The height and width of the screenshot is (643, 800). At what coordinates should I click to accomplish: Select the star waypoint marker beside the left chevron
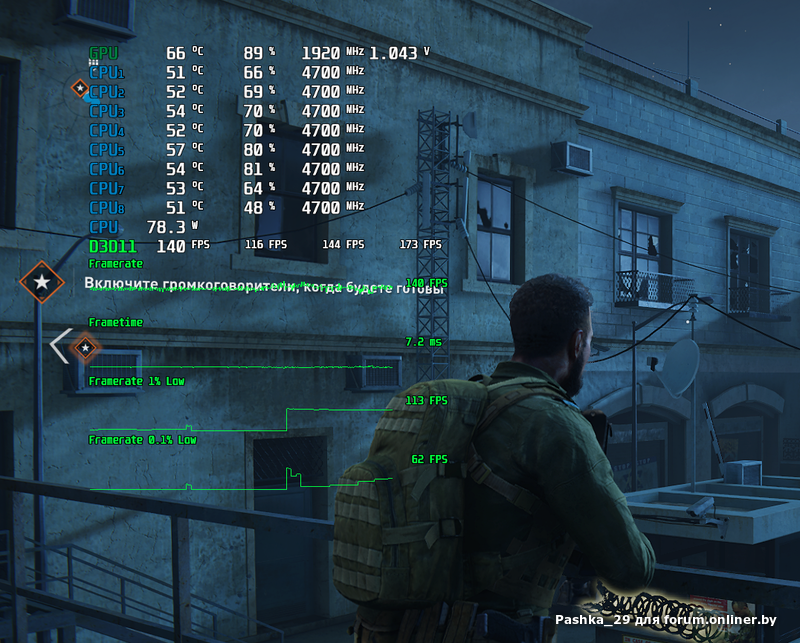87,348
